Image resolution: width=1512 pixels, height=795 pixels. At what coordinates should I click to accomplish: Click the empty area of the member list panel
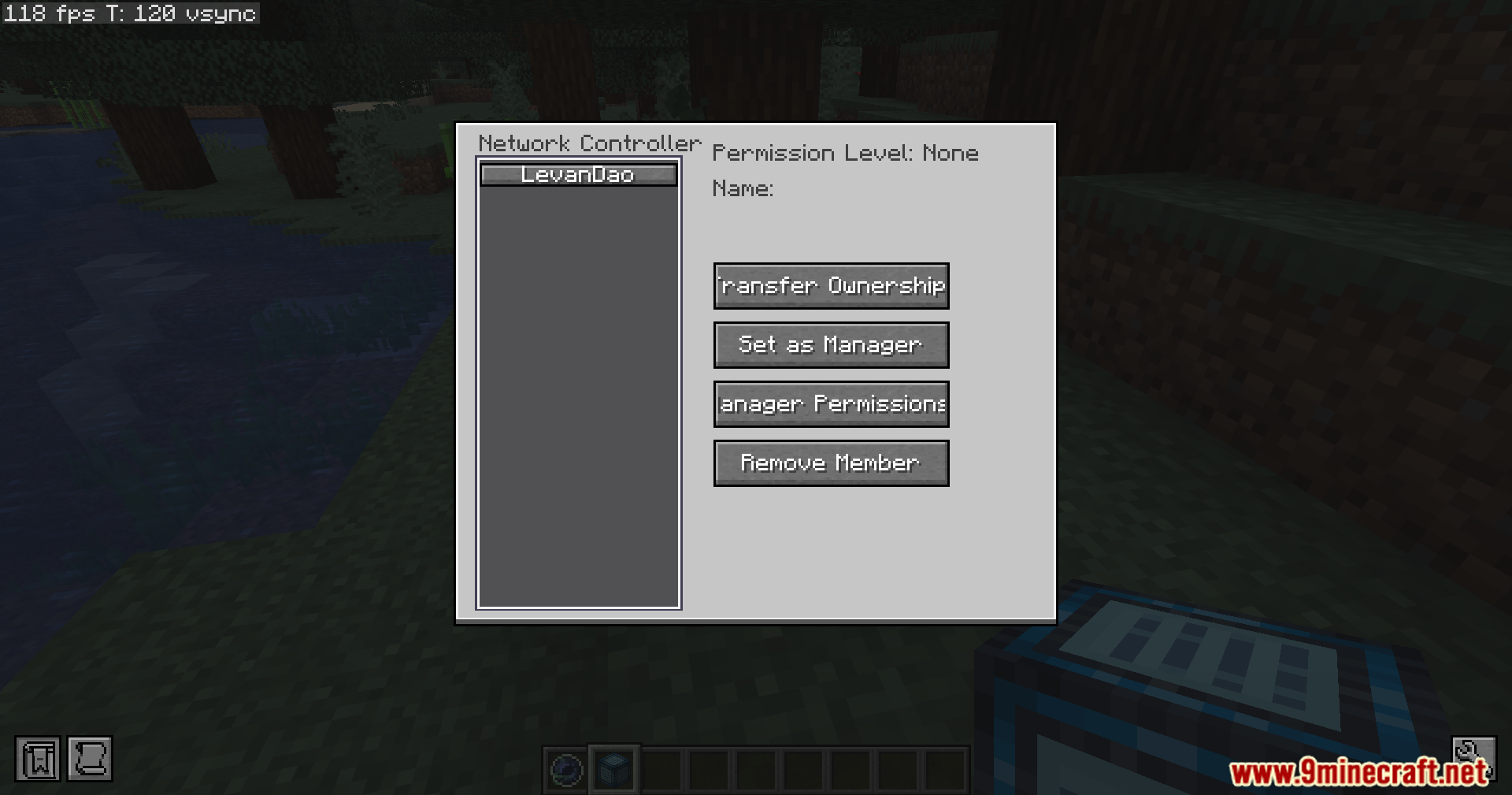coord(579,394)
